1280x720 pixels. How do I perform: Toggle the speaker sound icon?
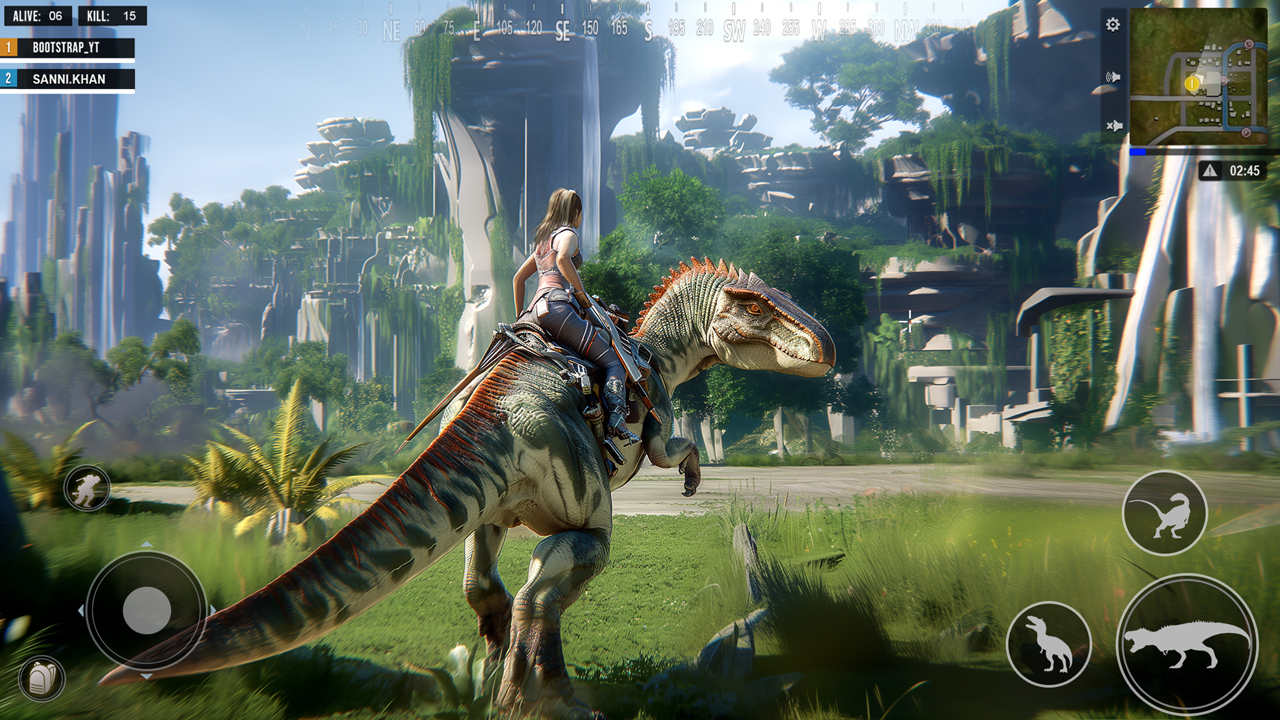tap(1113, 76)
